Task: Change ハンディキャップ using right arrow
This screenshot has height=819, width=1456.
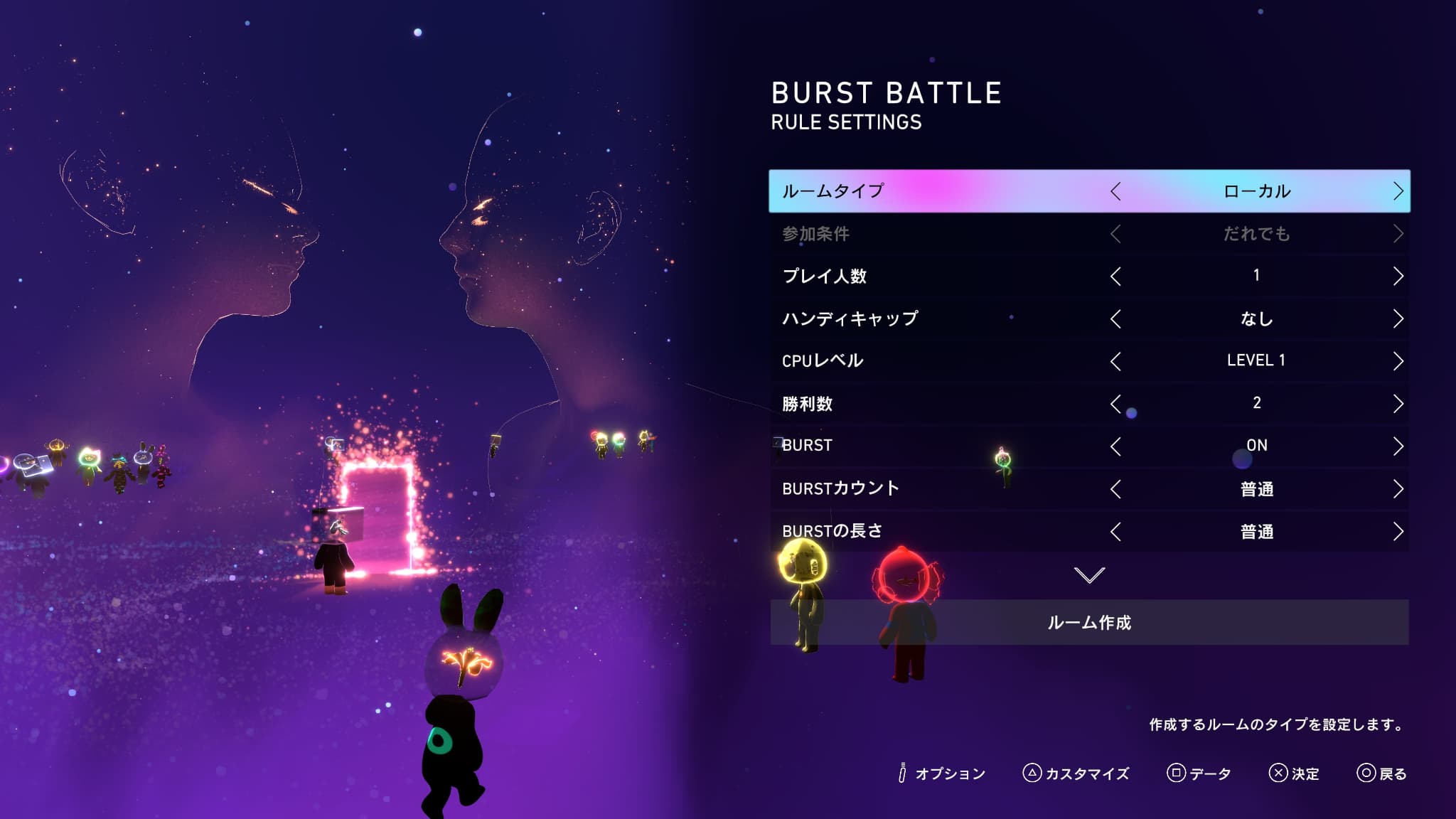Action: pyautogui.click(x=1398, y=318)
